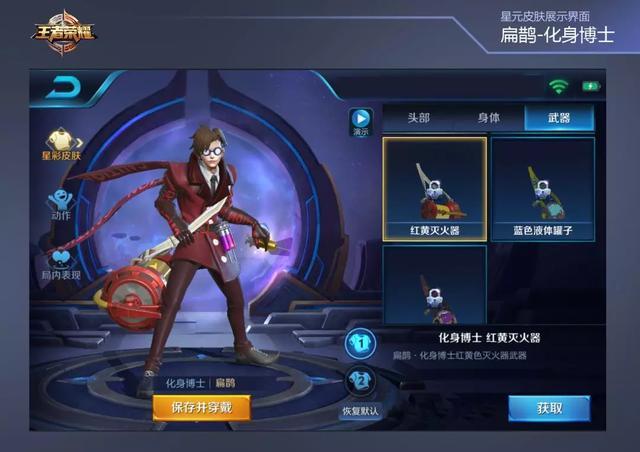Select the 武器 weapon tab
Viewport: 640px width, 452px height.
pos(559,118)
